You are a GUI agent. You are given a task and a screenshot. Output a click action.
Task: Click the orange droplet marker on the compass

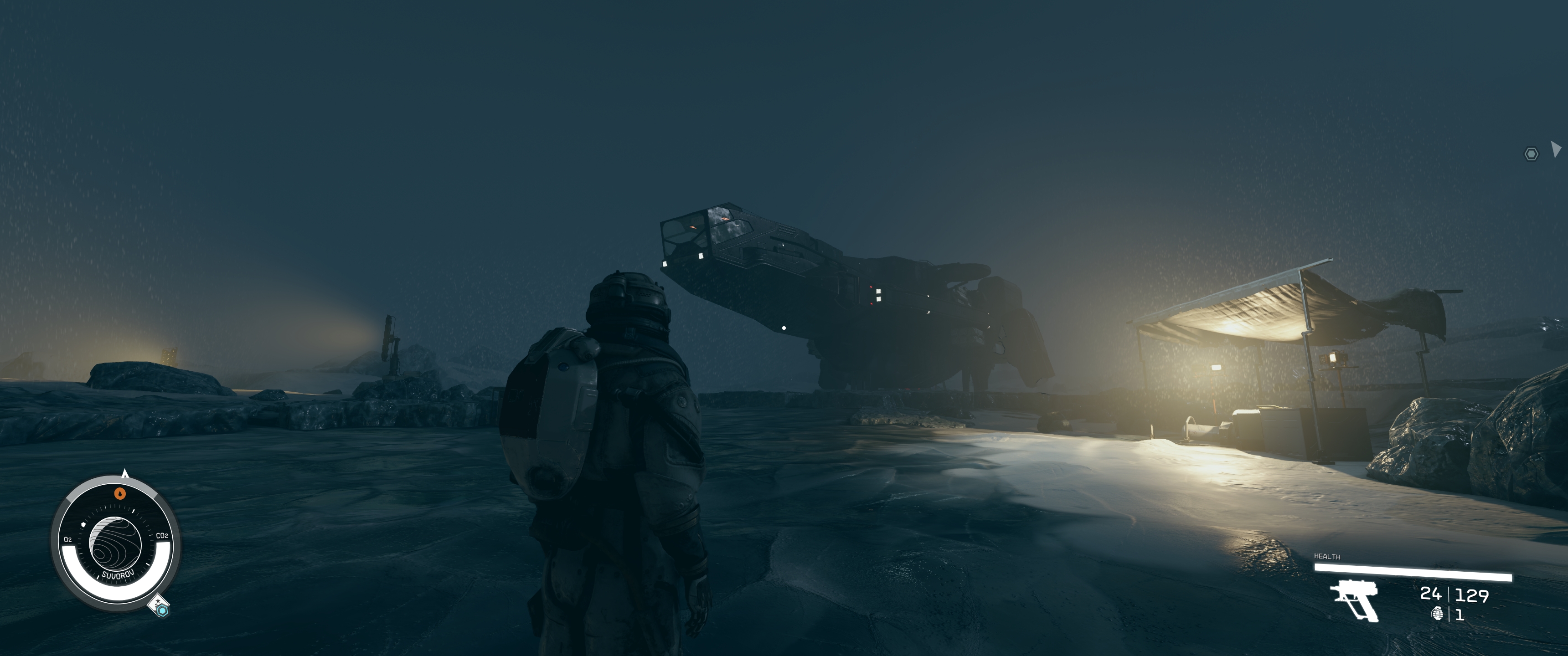pyautogui.click(x=120, y=493)
